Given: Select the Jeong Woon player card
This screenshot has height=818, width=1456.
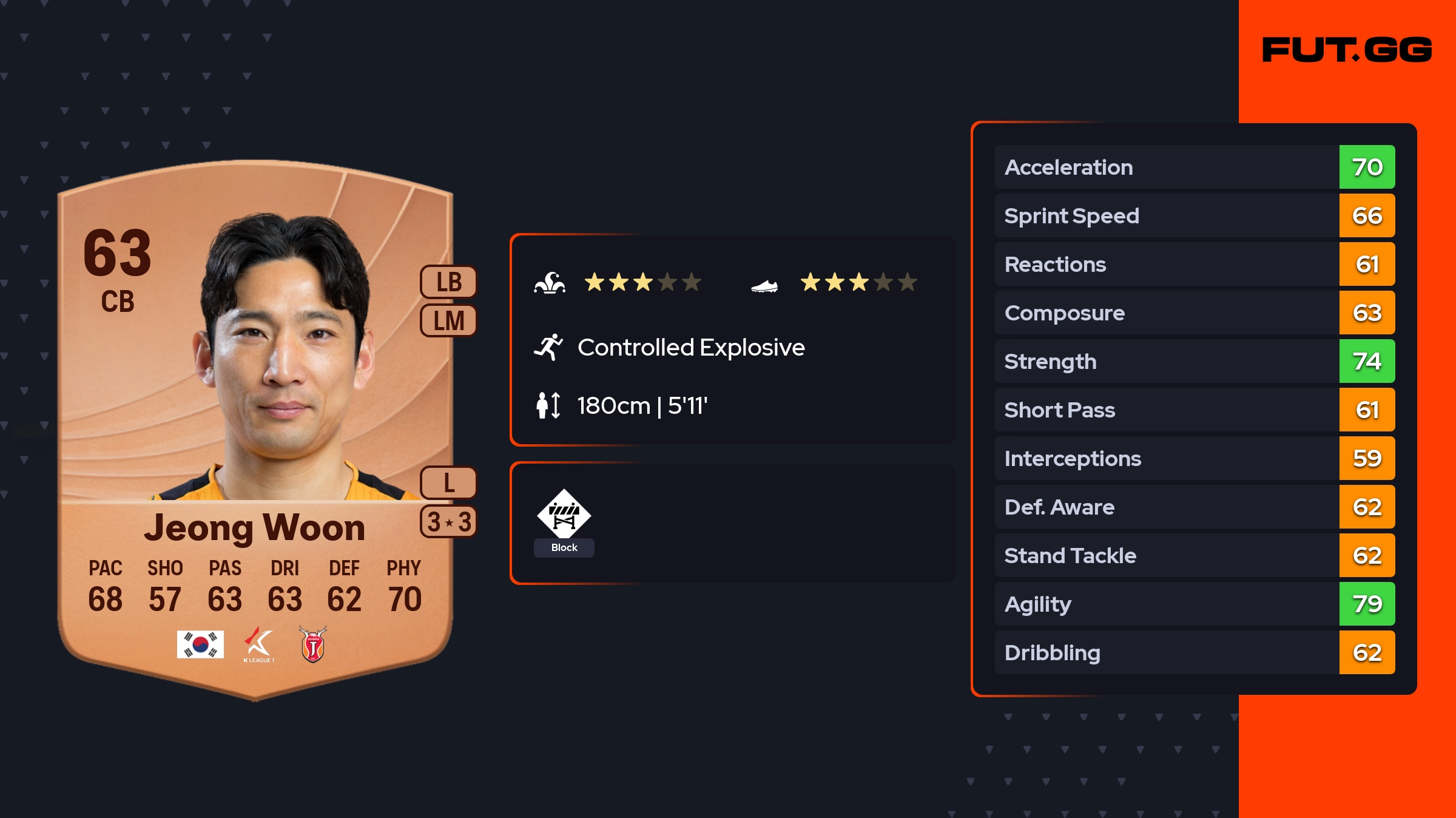Looking at the screenshot, I should pyautogui.click(x=255, y=425).
